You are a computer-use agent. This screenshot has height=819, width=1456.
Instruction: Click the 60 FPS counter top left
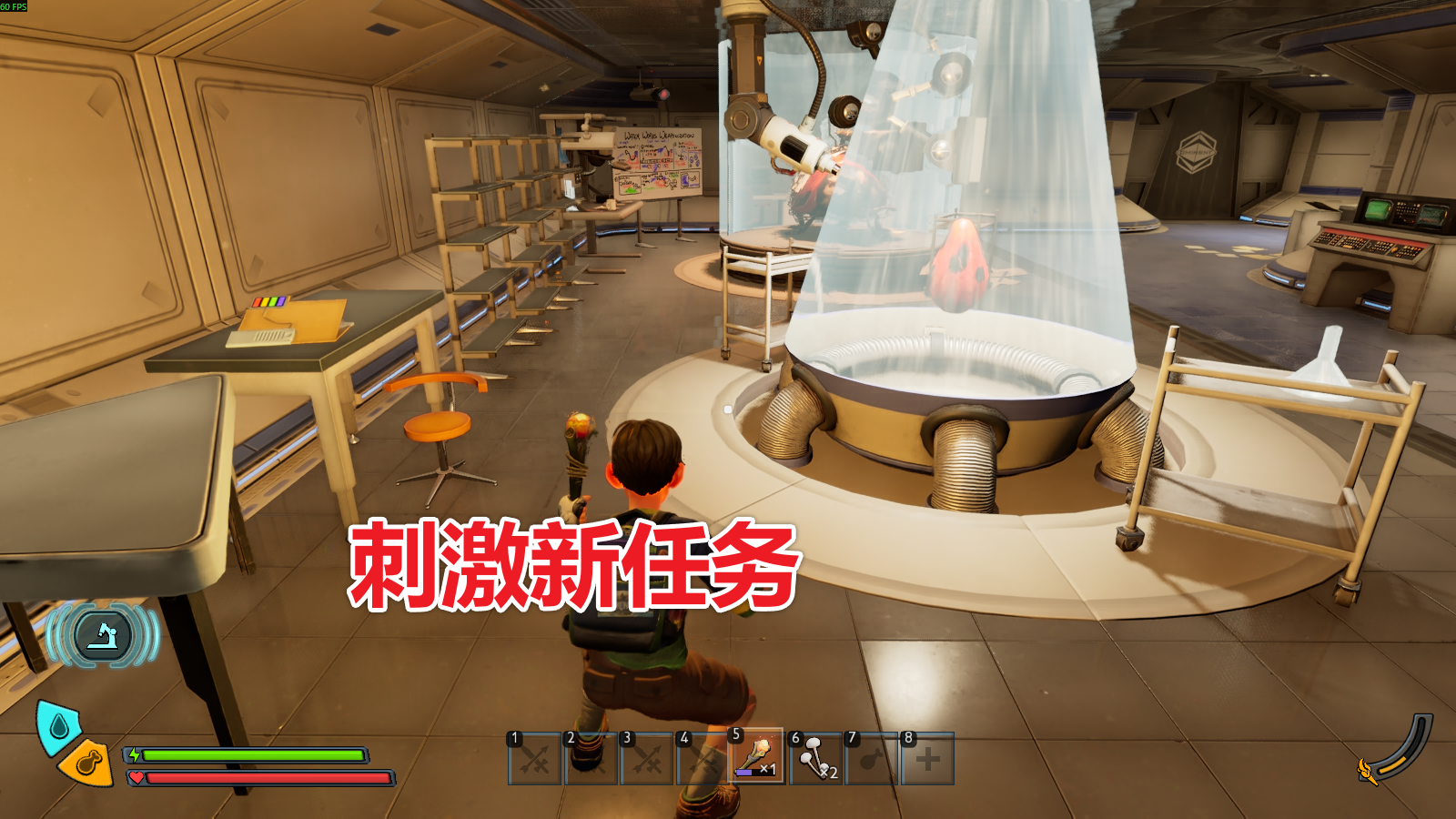(14, 6)
